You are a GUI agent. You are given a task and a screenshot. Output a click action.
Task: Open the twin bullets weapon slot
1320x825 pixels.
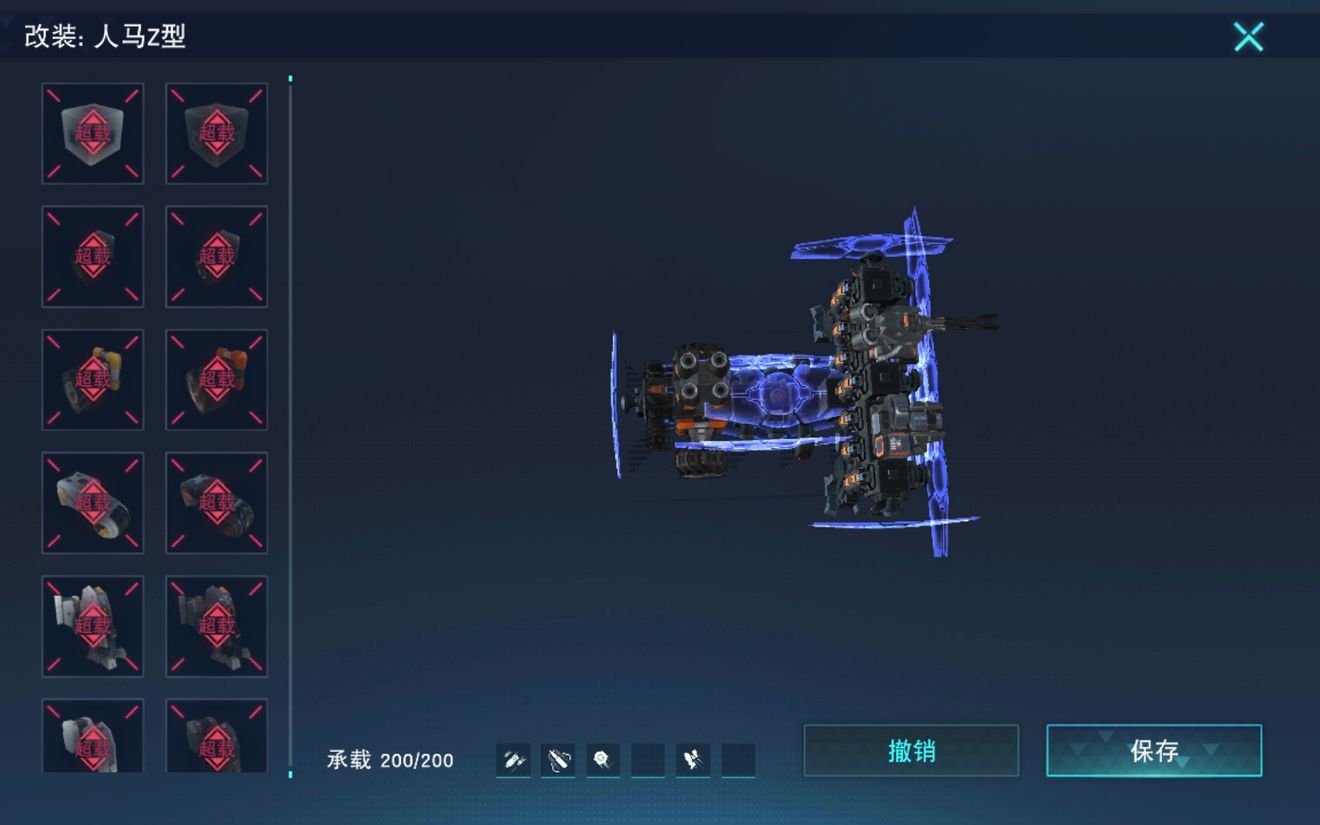point(513,761)
